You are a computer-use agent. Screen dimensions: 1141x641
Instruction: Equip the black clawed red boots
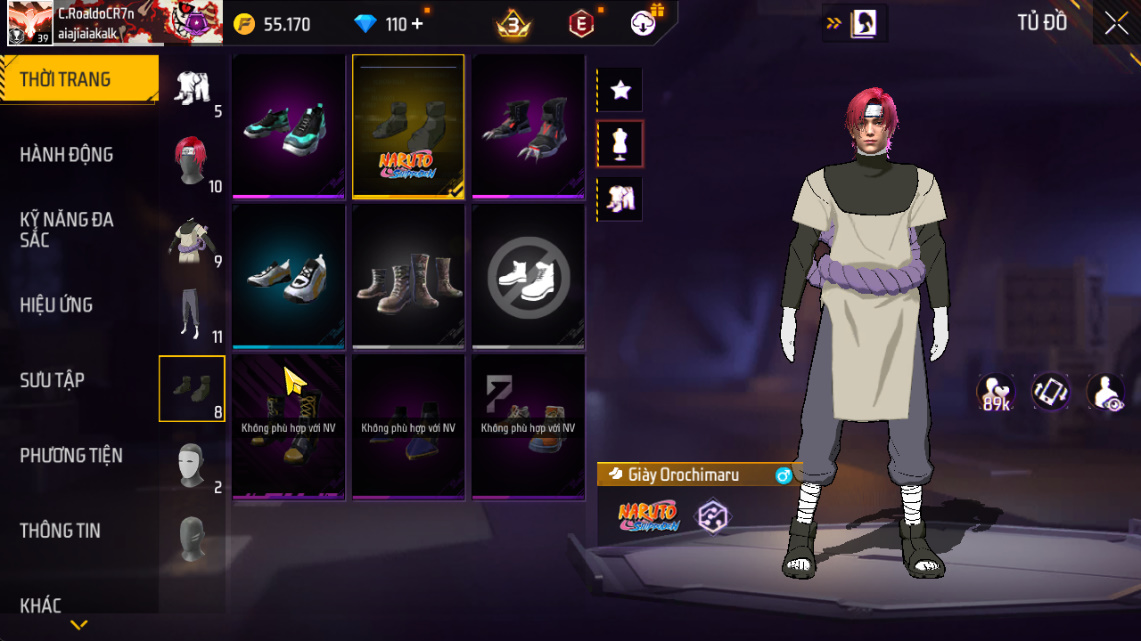tap(528, 127)
